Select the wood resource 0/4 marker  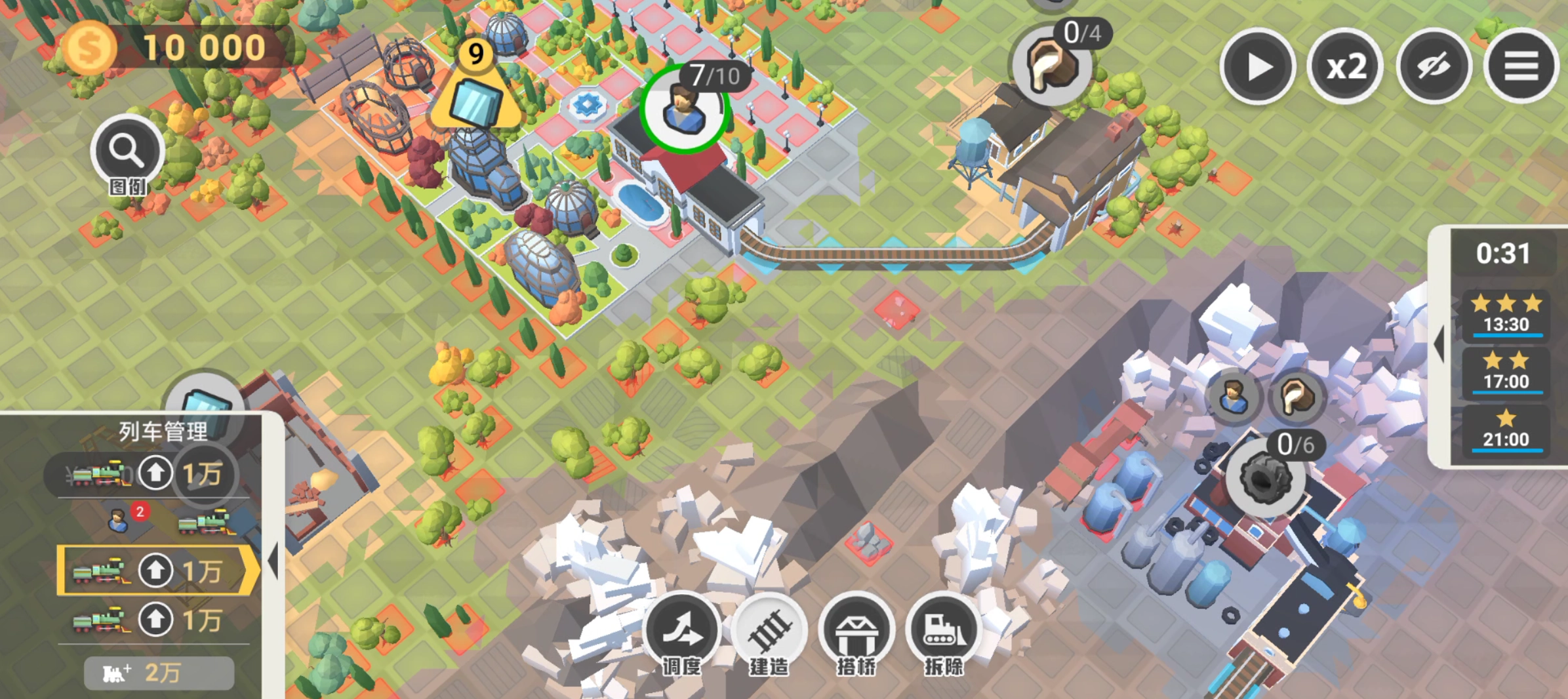tap(1051, 66)
